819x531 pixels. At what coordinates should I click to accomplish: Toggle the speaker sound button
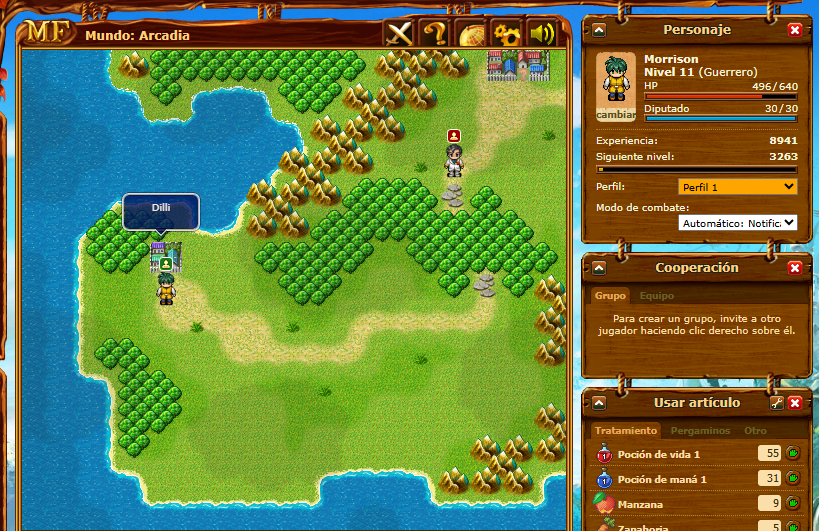(x=541, y=34)
